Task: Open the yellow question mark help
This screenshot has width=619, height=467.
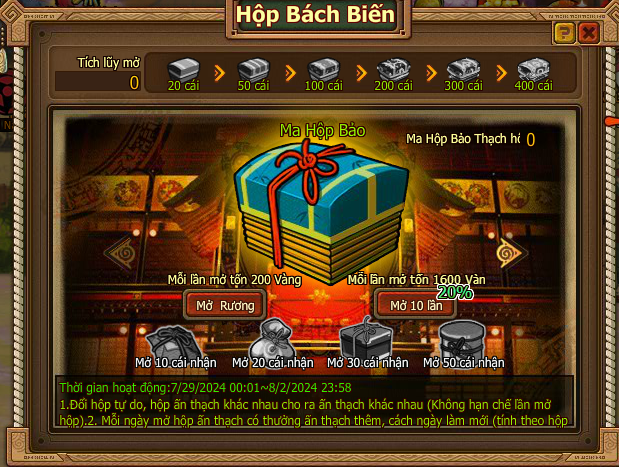Action: [564, 34]
